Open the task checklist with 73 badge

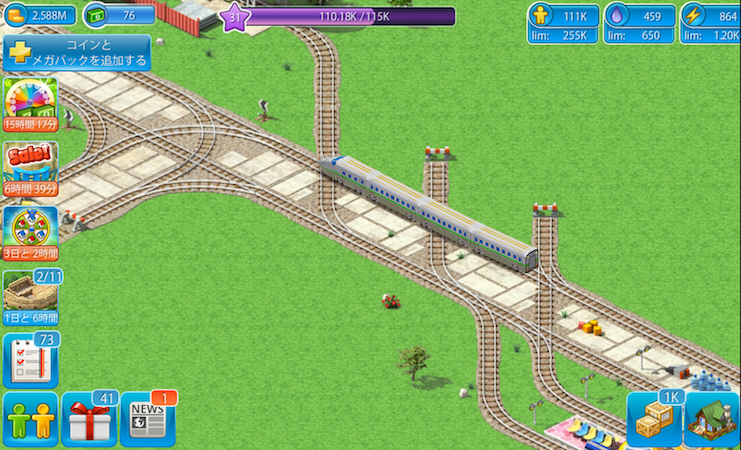(x=30, y=360)
